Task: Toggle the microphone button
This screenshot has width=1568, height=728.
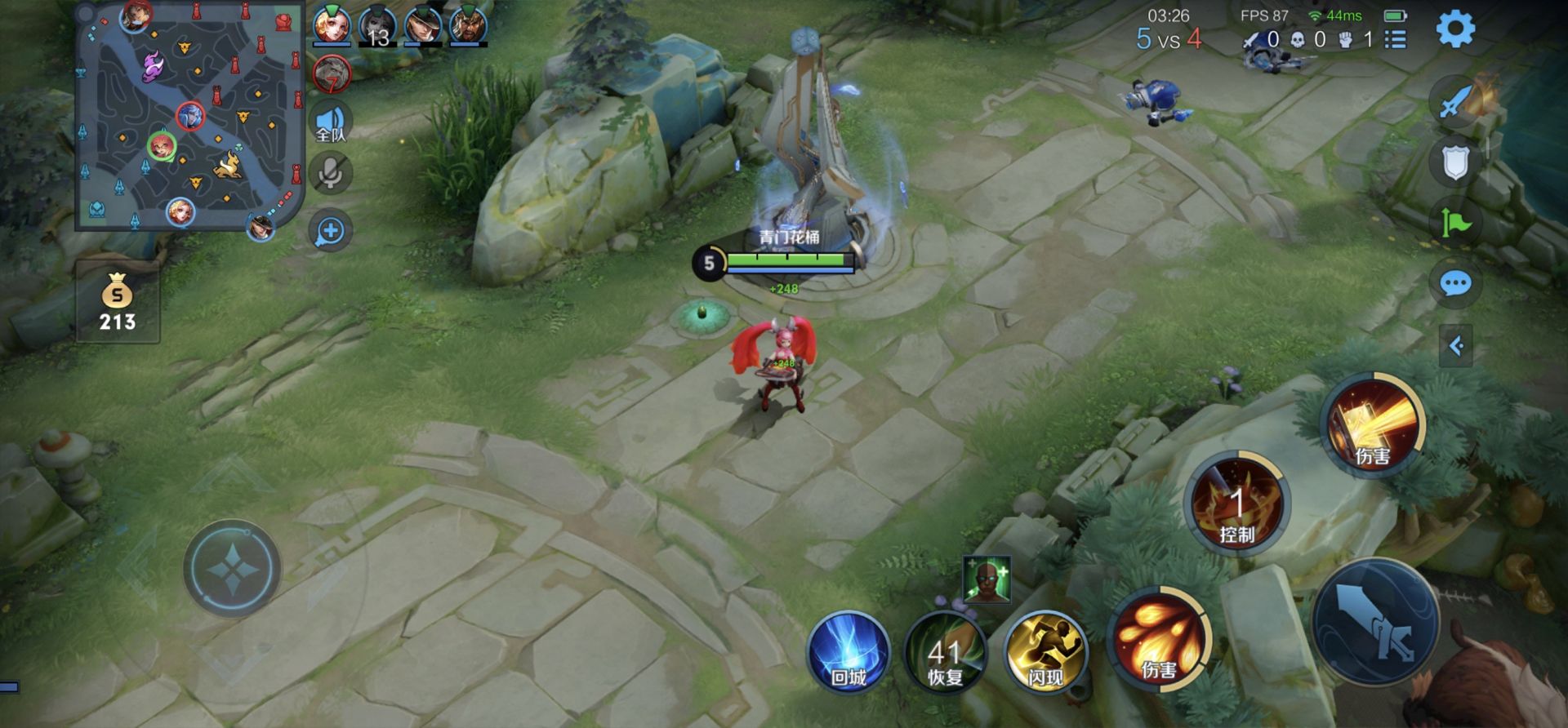Action: (331, 174)
